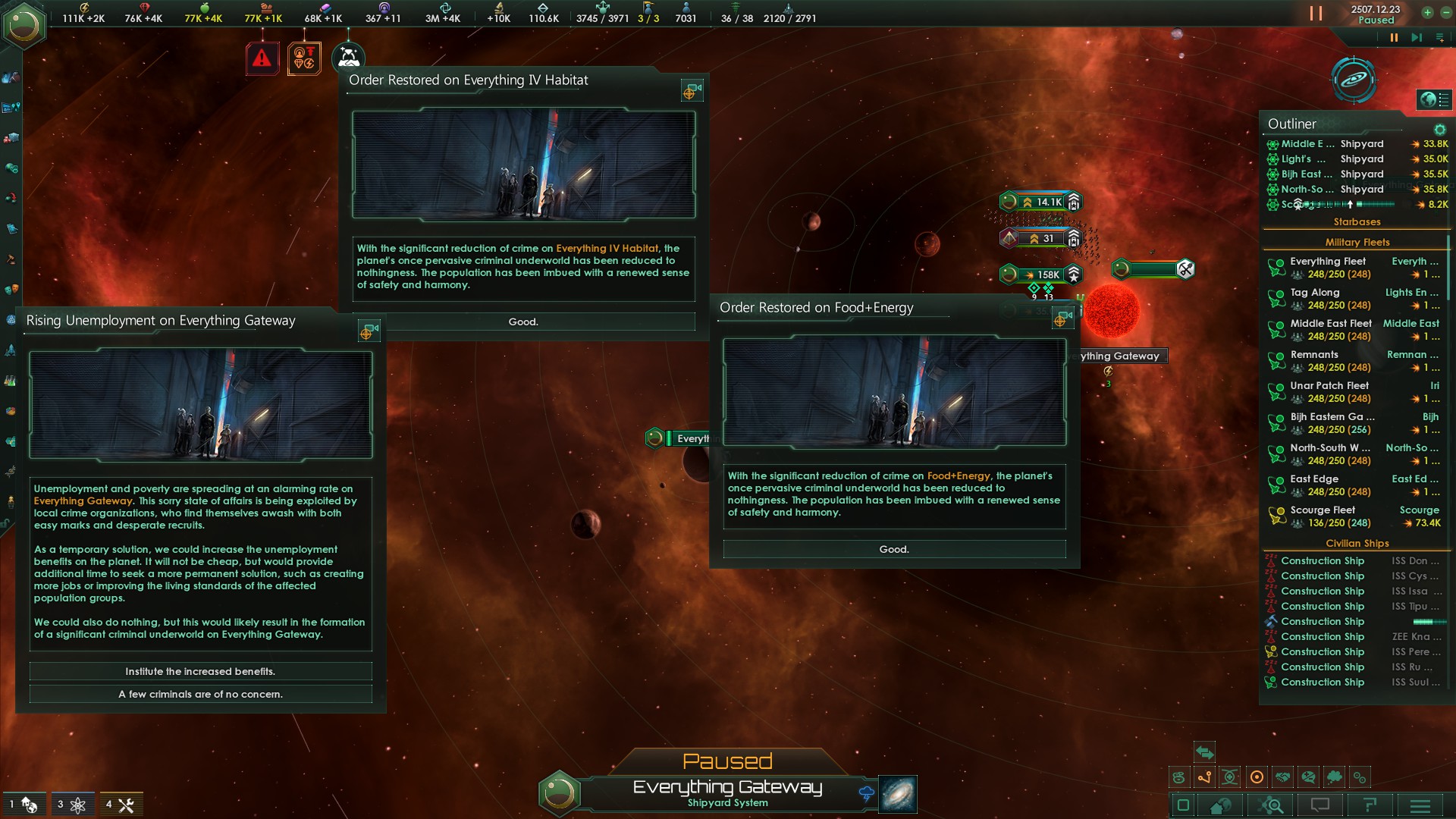Confirm 'Good.' on Food+Energy order restored event

pos(894,549)
